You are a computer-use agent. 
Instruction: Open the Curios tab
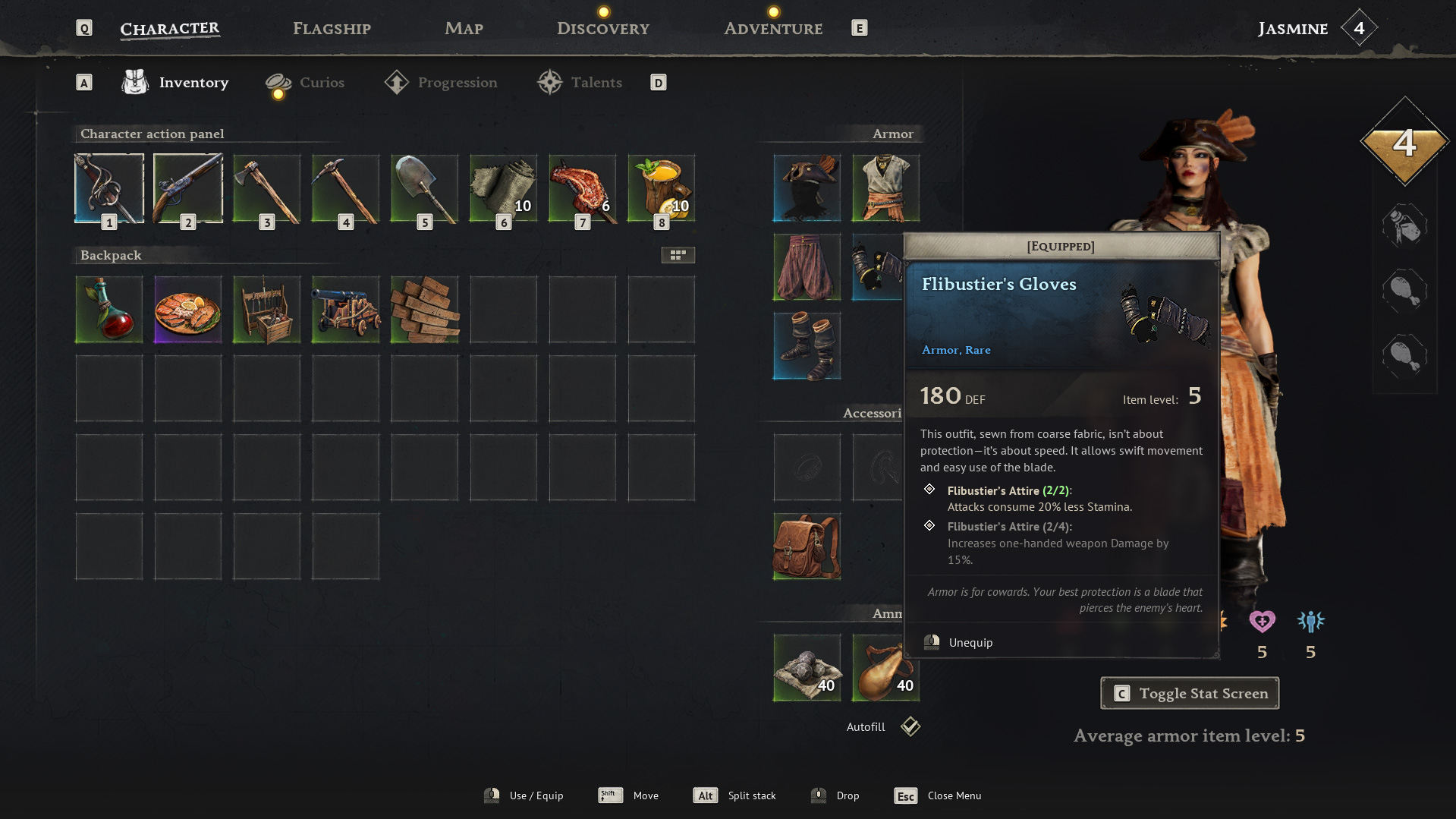[322, 82]
